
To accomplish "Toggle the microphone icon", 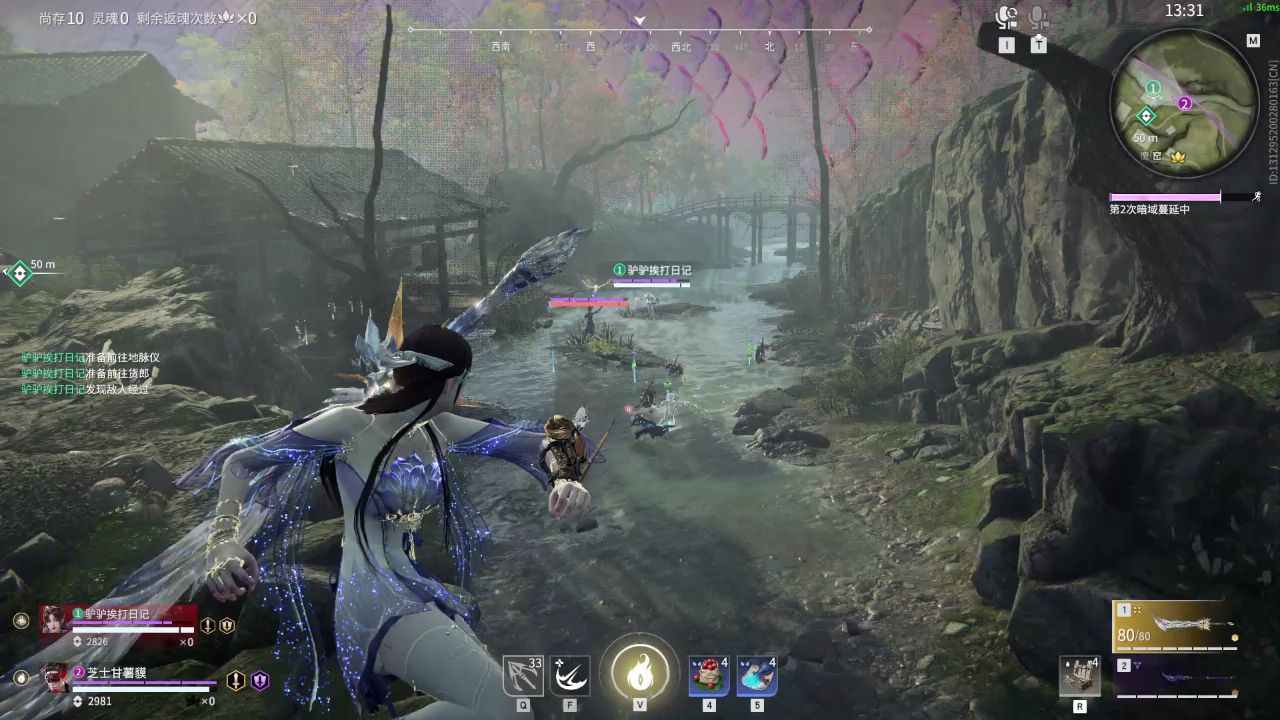I will point(1039,17).
